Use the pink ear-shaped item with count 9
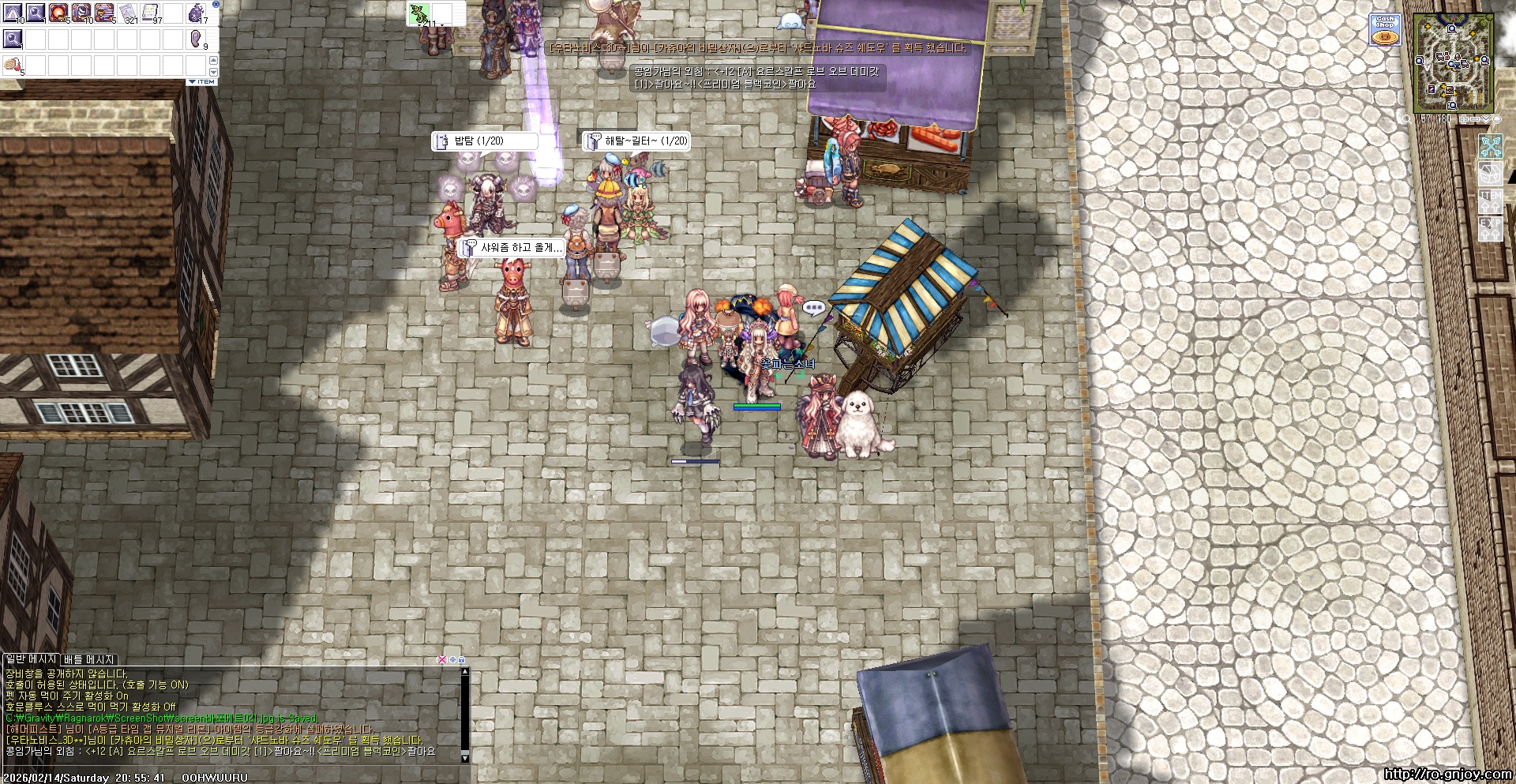 (196, 39)
